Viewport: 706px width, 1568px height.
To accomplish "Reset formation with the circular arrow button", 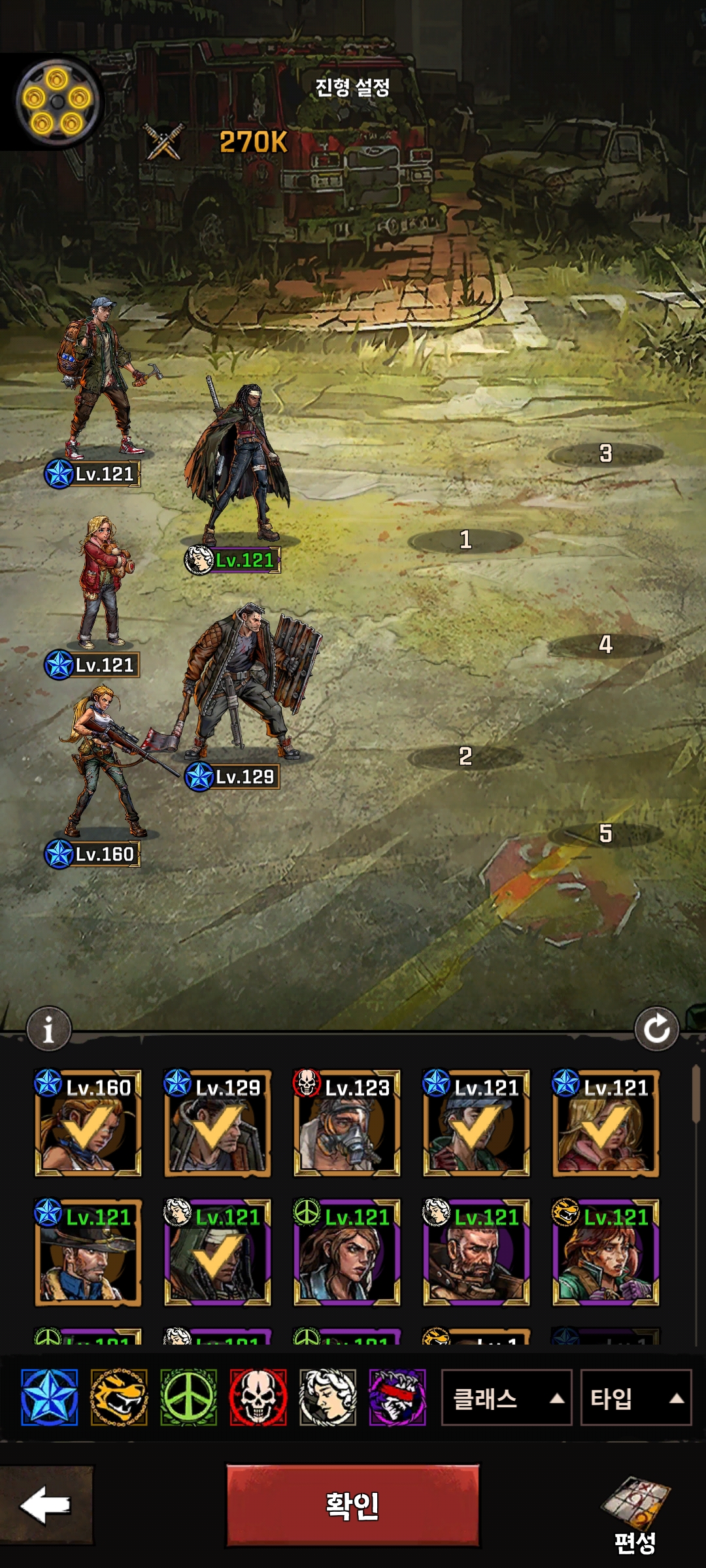I will click(x=656, y=1030).
